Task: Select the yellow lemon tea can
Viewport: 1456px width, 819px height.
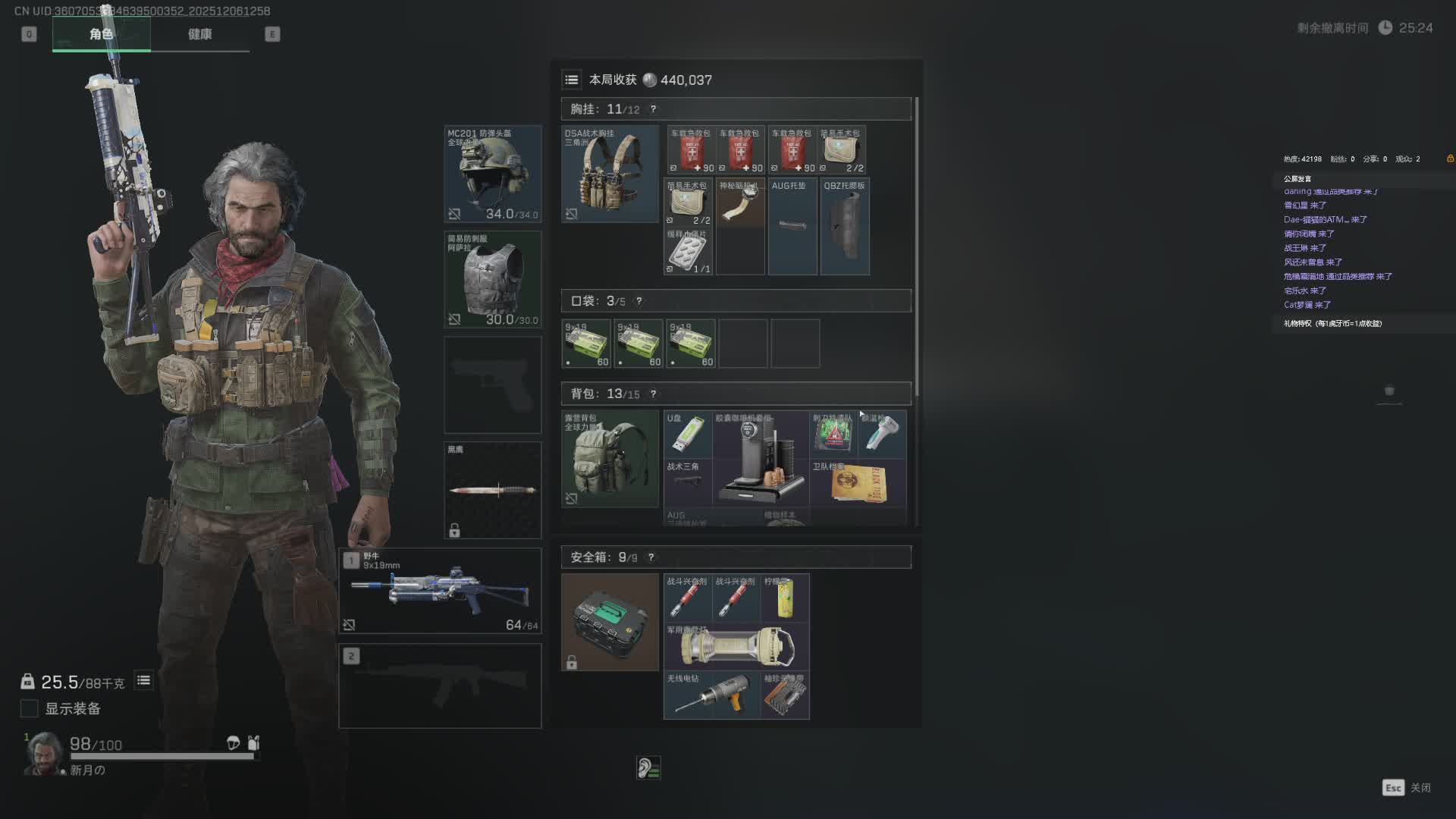Action: (x=785, y=598)
